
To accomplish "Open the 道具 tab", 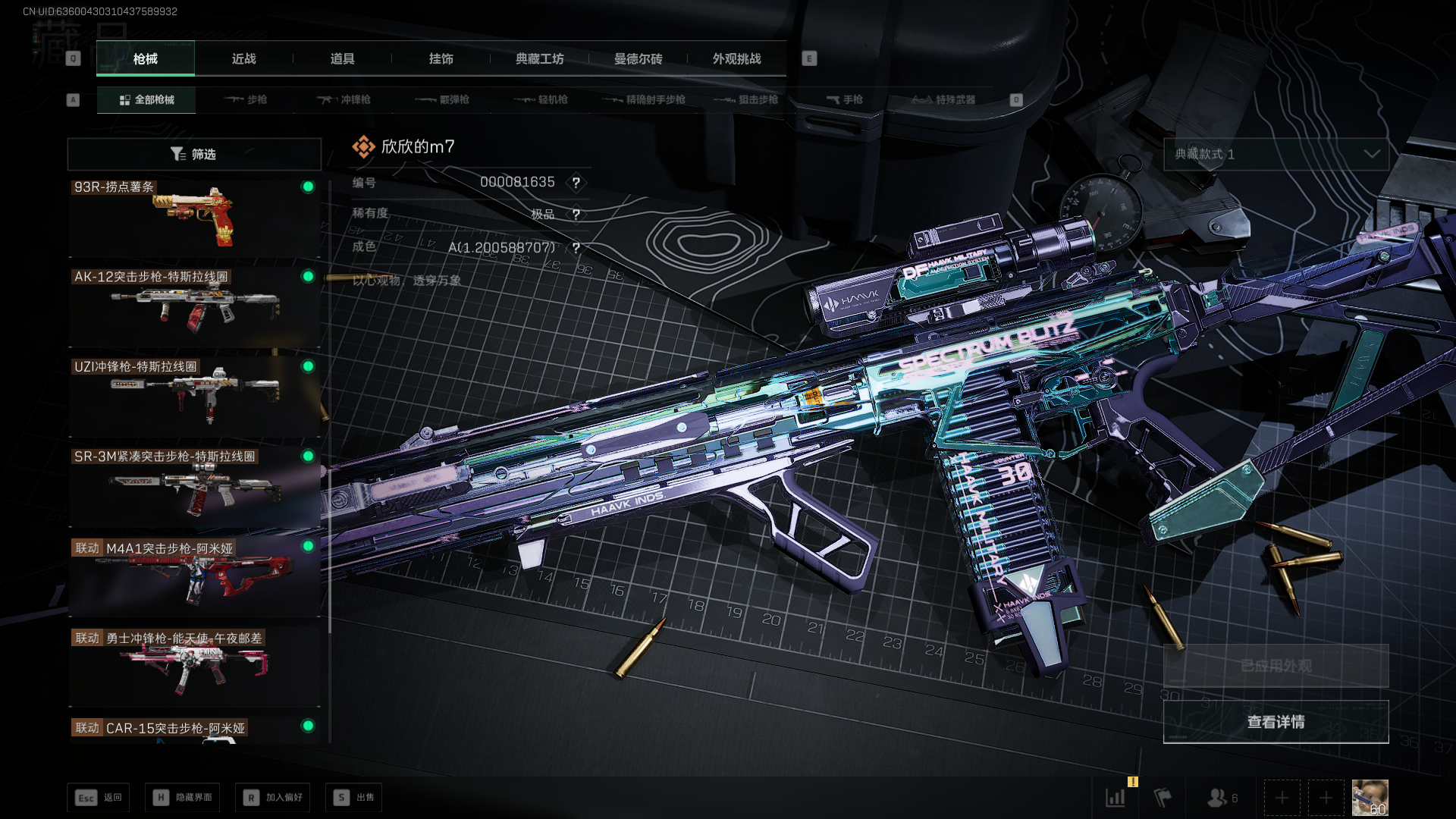I will click(342, 59).
